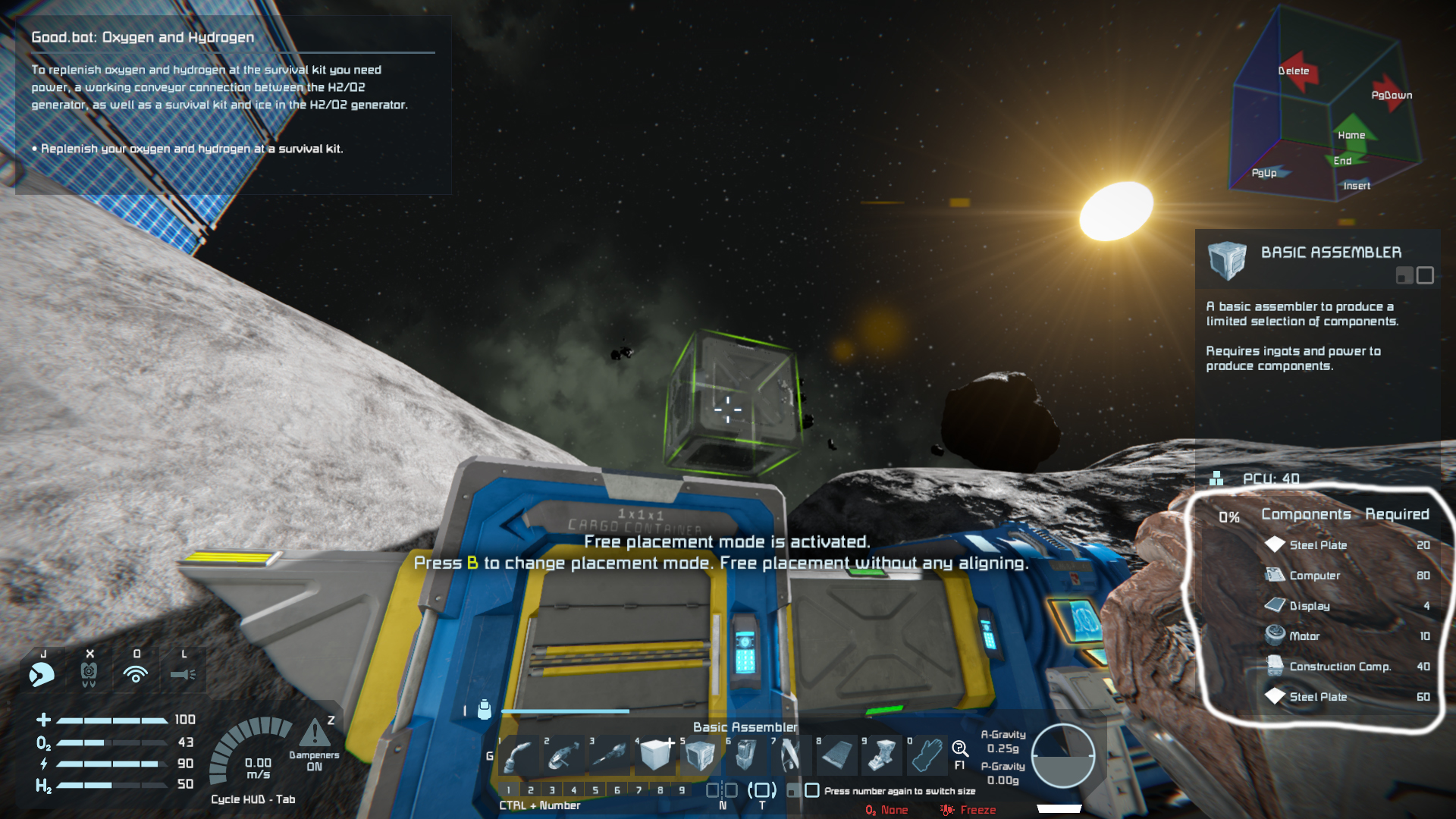Select the Basic Assembler toolbar slot
The width and height of the screenshot is (1456, 819).
pos(700,755)
